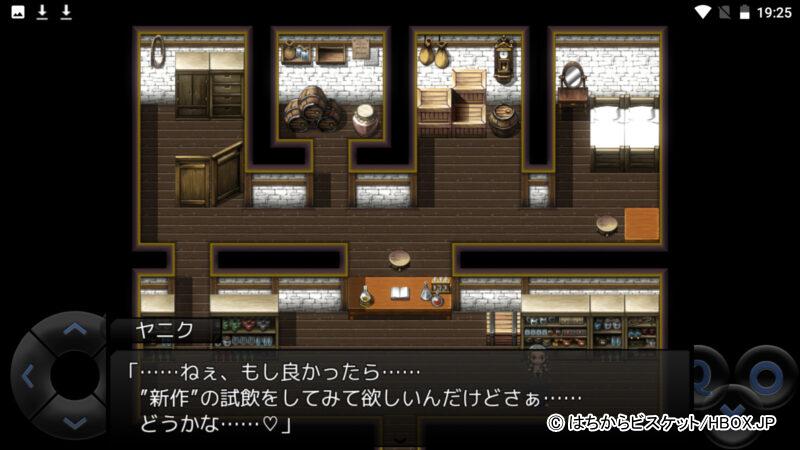Tap the blue circle action button
This screenshot has width=800, height=450.
(x=766, y=376)
